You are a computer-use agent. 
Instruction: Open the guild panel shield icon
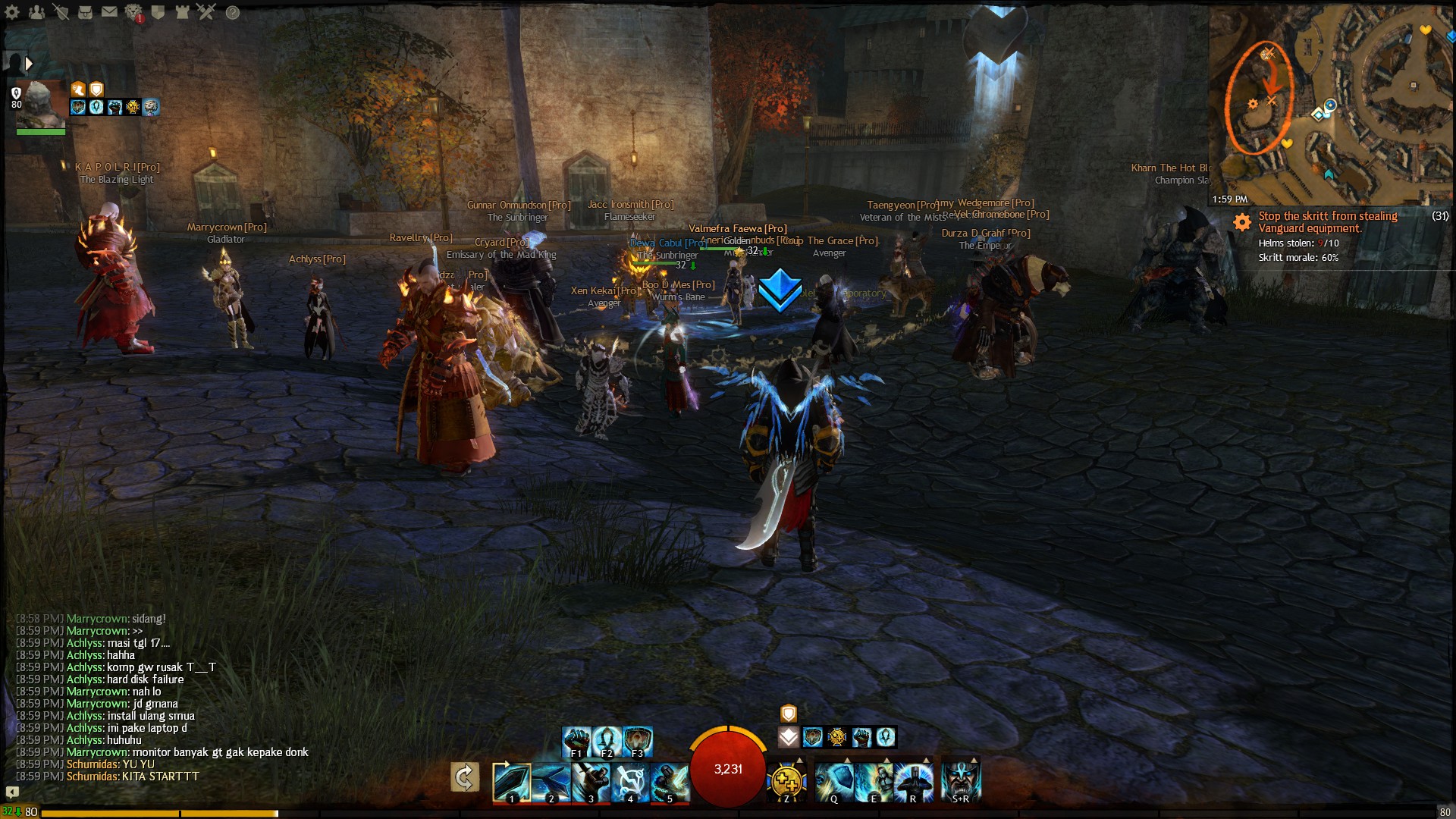coord(158,12)
